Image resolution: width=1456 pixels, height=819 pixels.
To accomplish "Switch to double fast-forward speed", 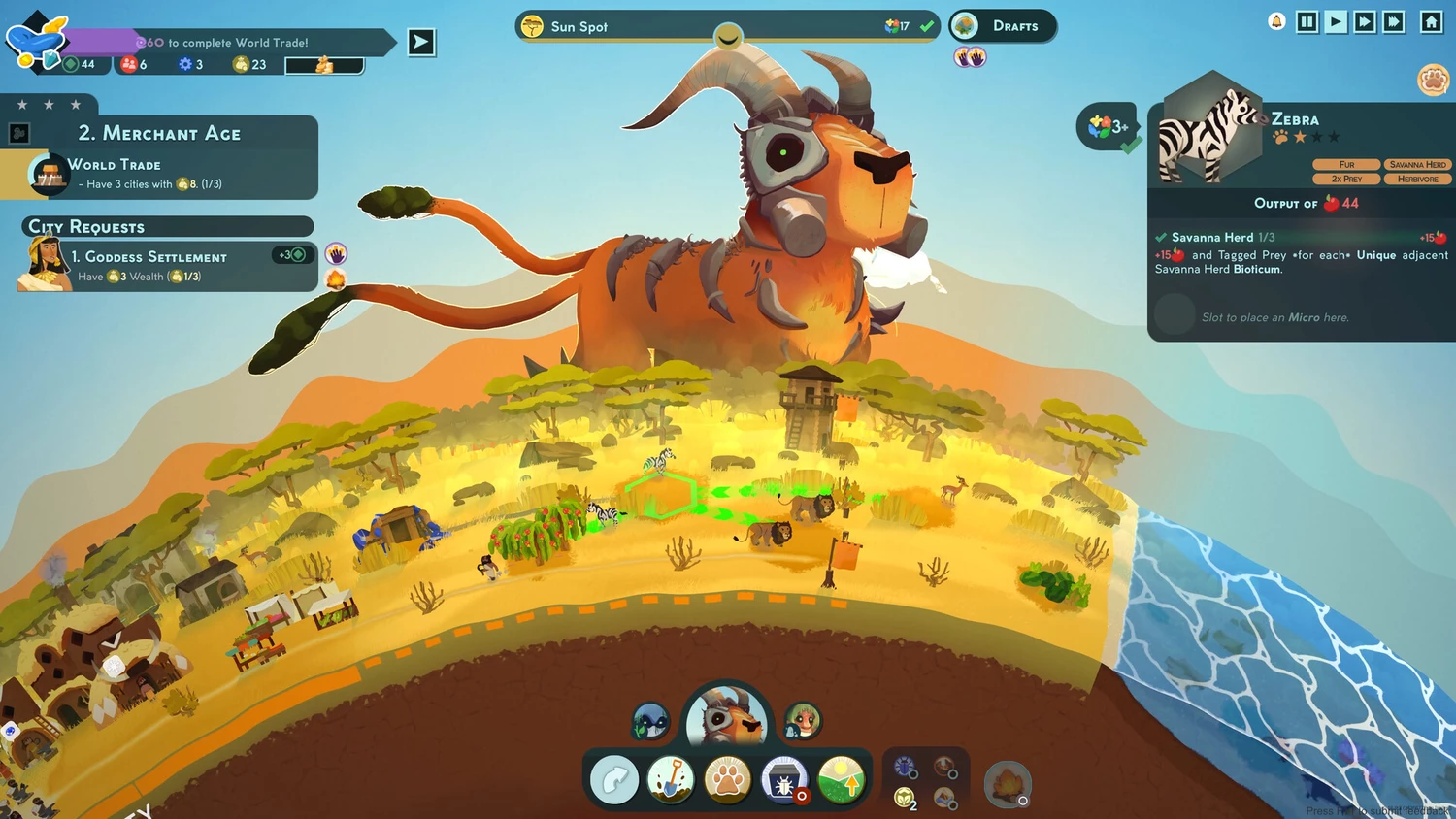I will pyautogui.click(x=1365, y=22).
